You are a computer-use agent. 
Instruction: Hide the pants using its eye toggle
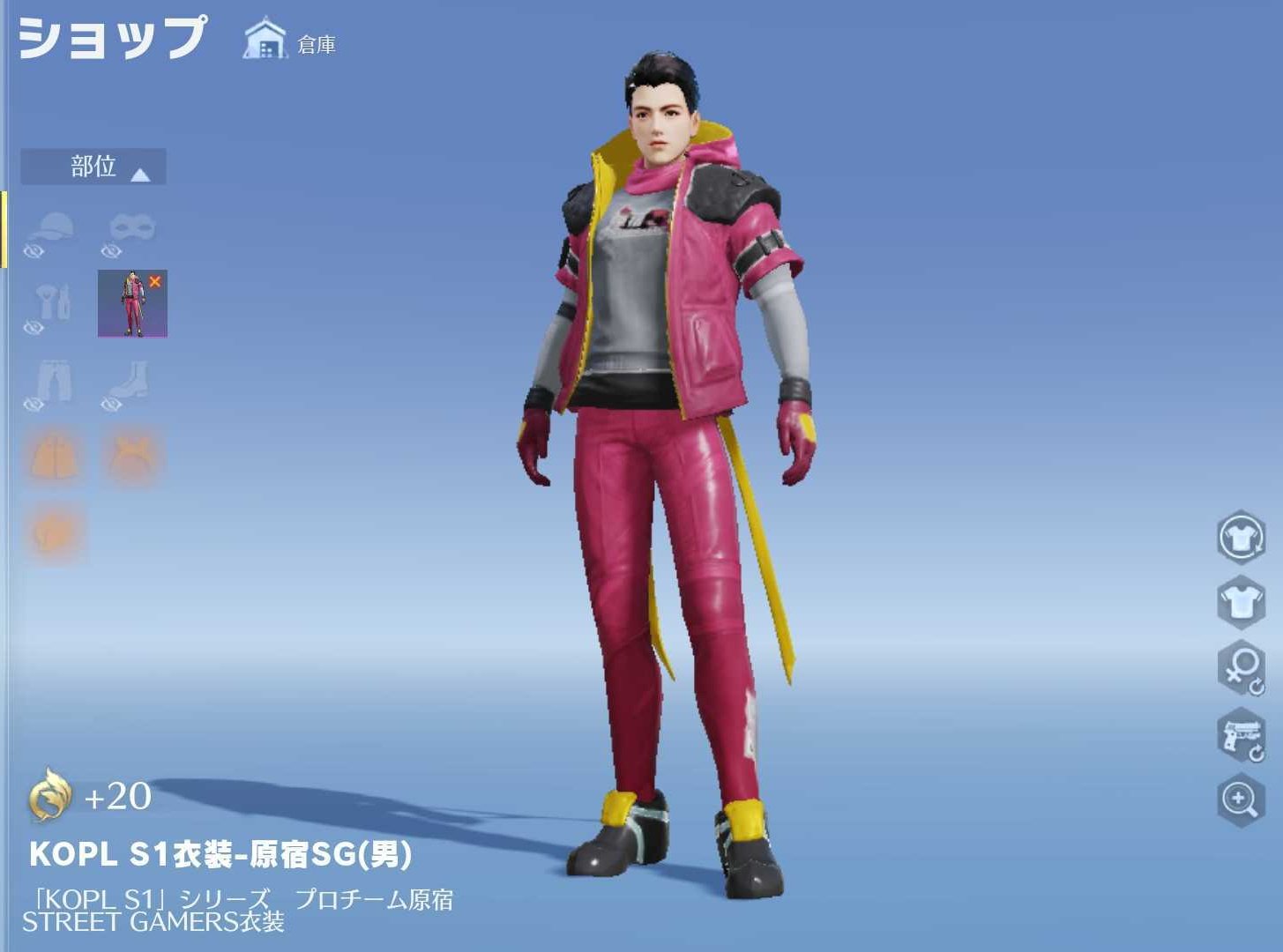pos(33,405)
